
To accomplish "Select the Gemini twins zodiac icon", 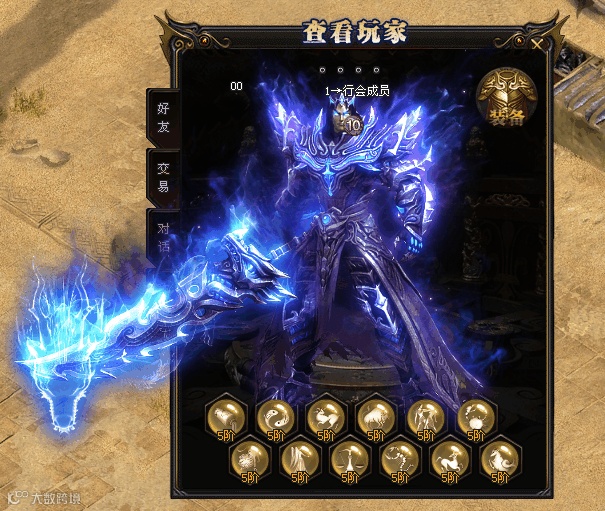I will pos(425,416).
